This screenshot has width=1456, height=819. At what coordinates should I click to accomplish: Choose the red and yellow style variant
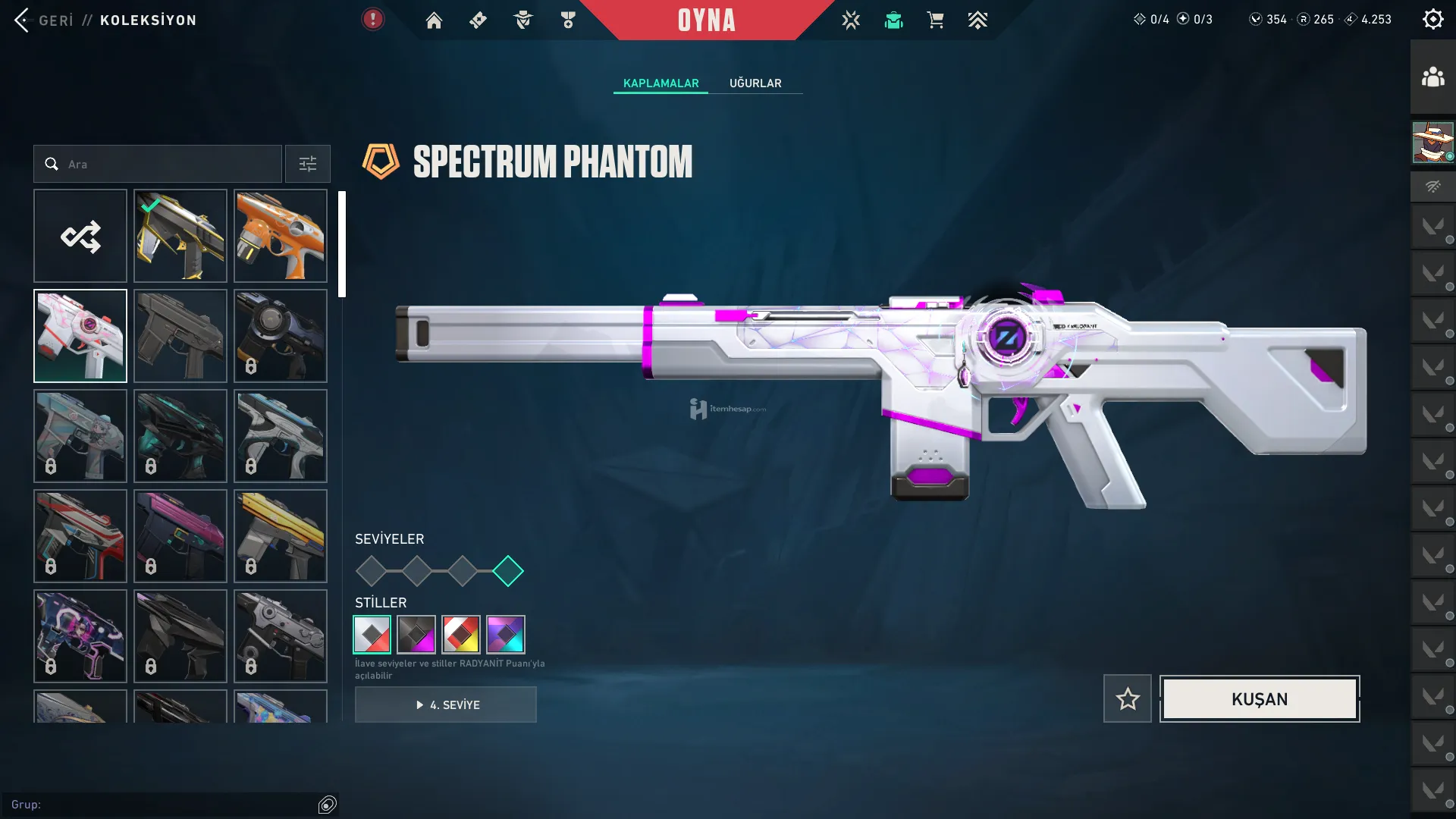pos(461,634)
